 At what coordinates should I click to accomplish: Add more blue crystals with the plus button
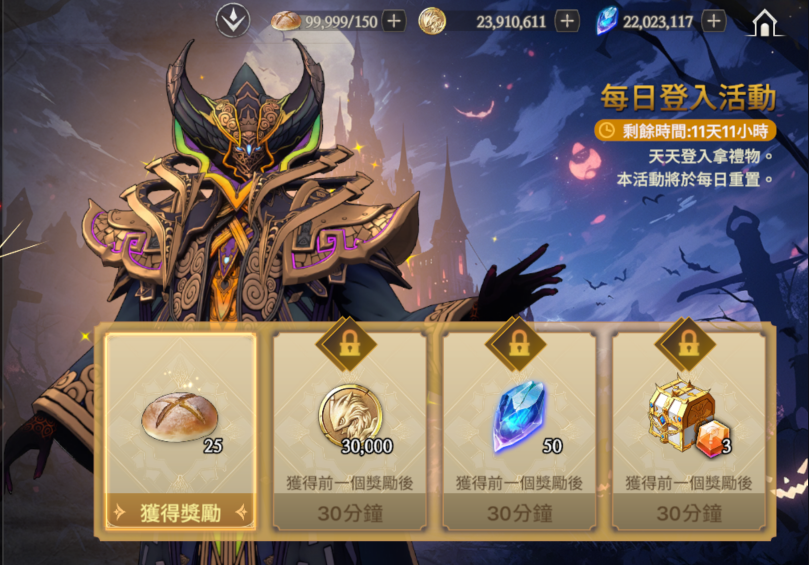[x=713, y=20]
